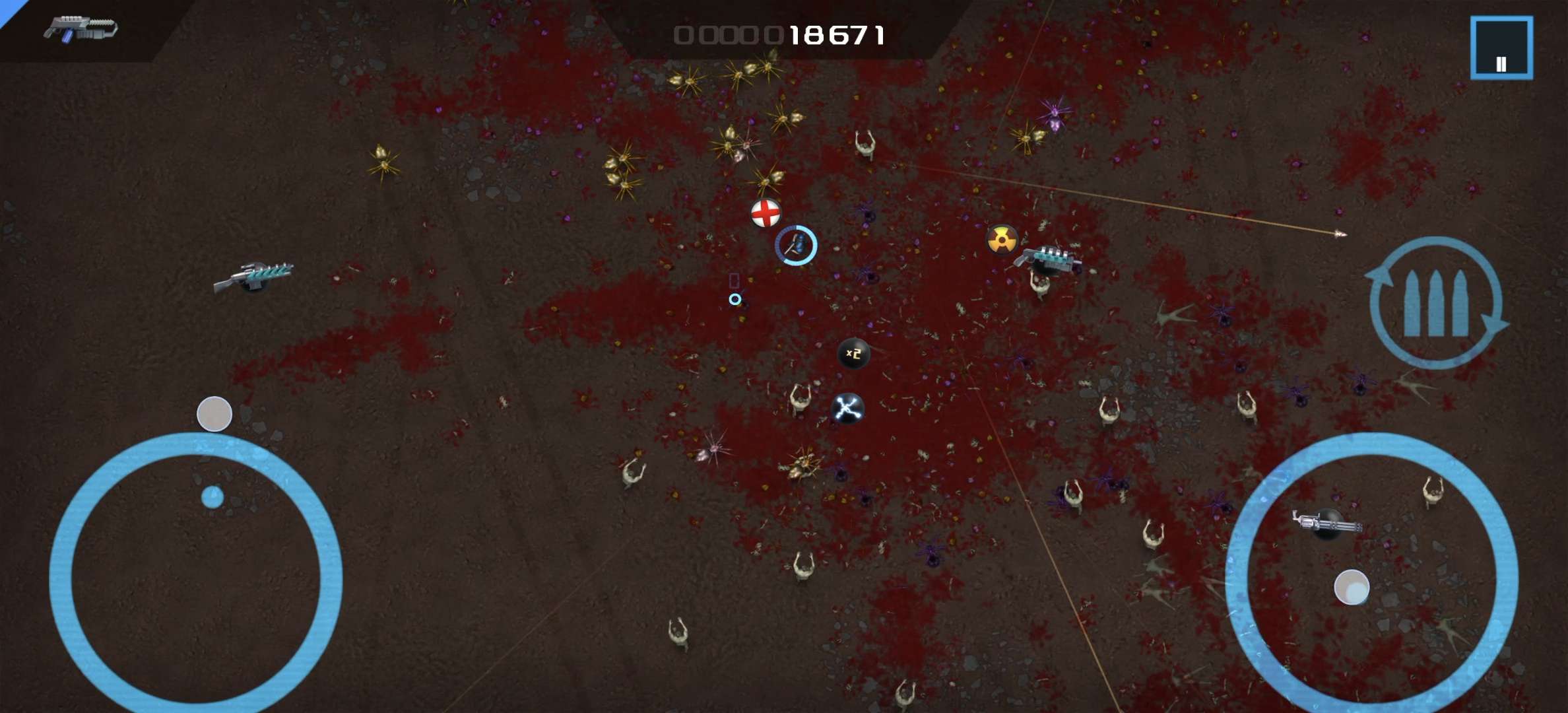The image size is (1568, 713).
Task: Pause the game
Action: coord(1501,48)
